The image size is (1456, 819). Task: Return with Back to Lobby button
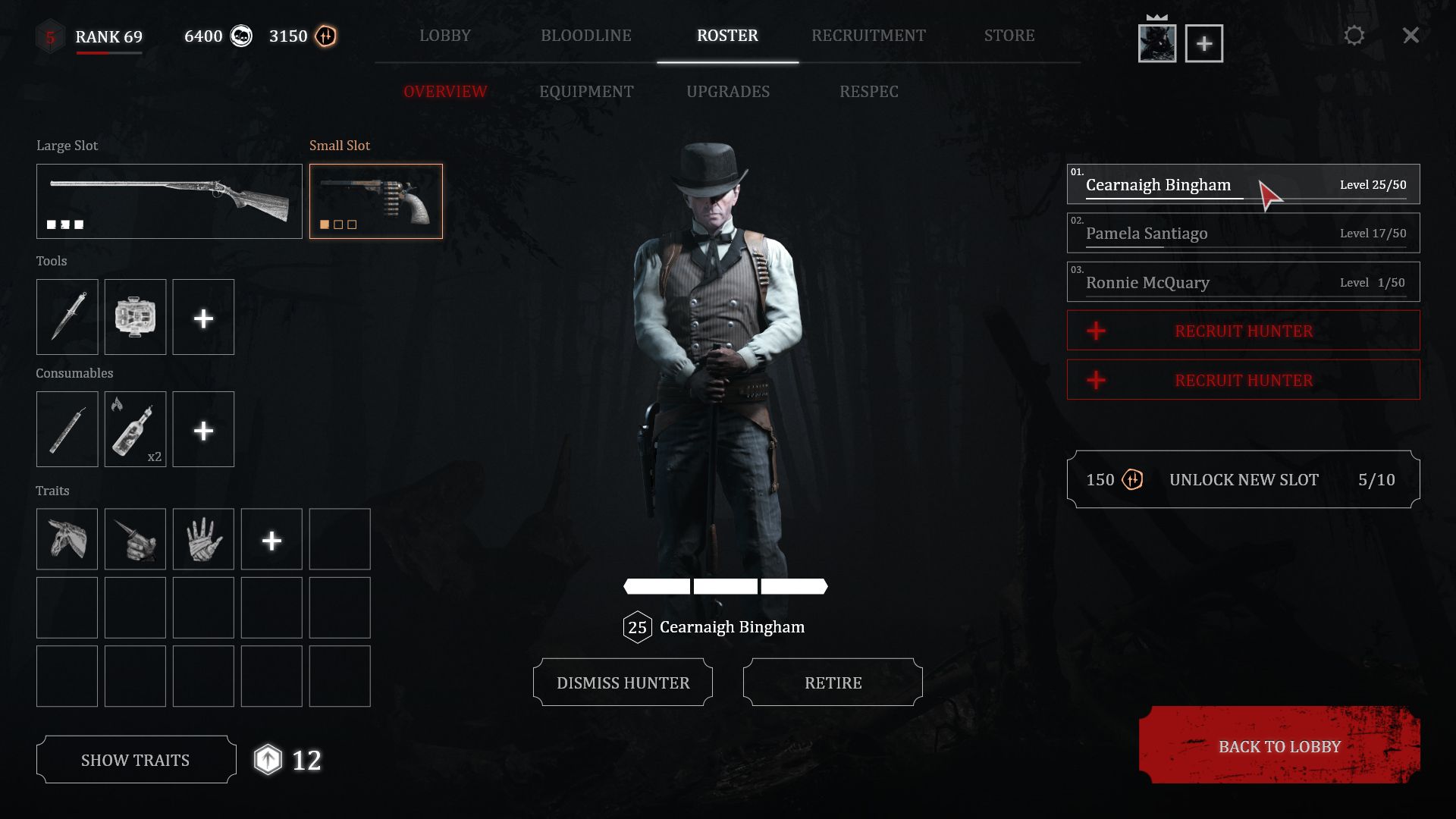(1279, 746)
